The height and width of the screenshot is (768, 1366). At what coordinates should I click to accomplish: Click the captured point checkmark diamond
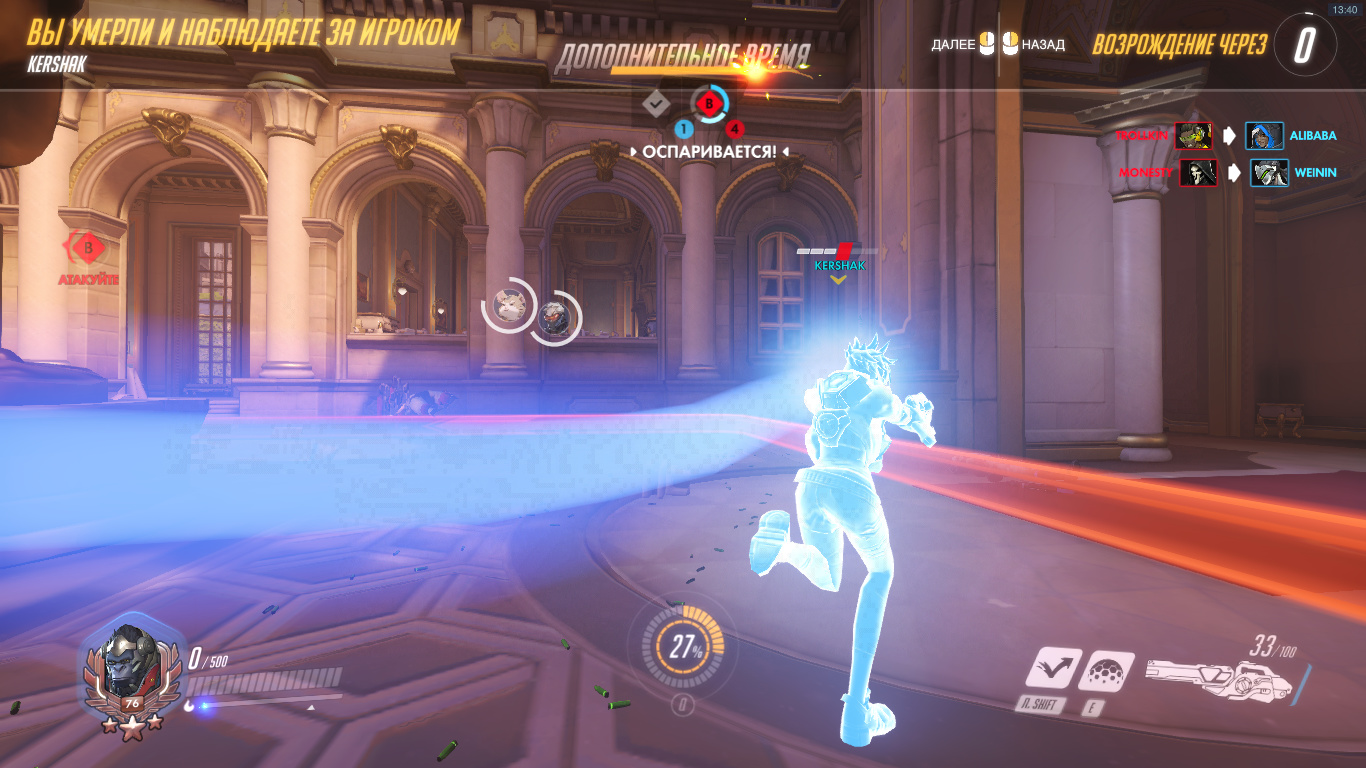click(656, 102)
